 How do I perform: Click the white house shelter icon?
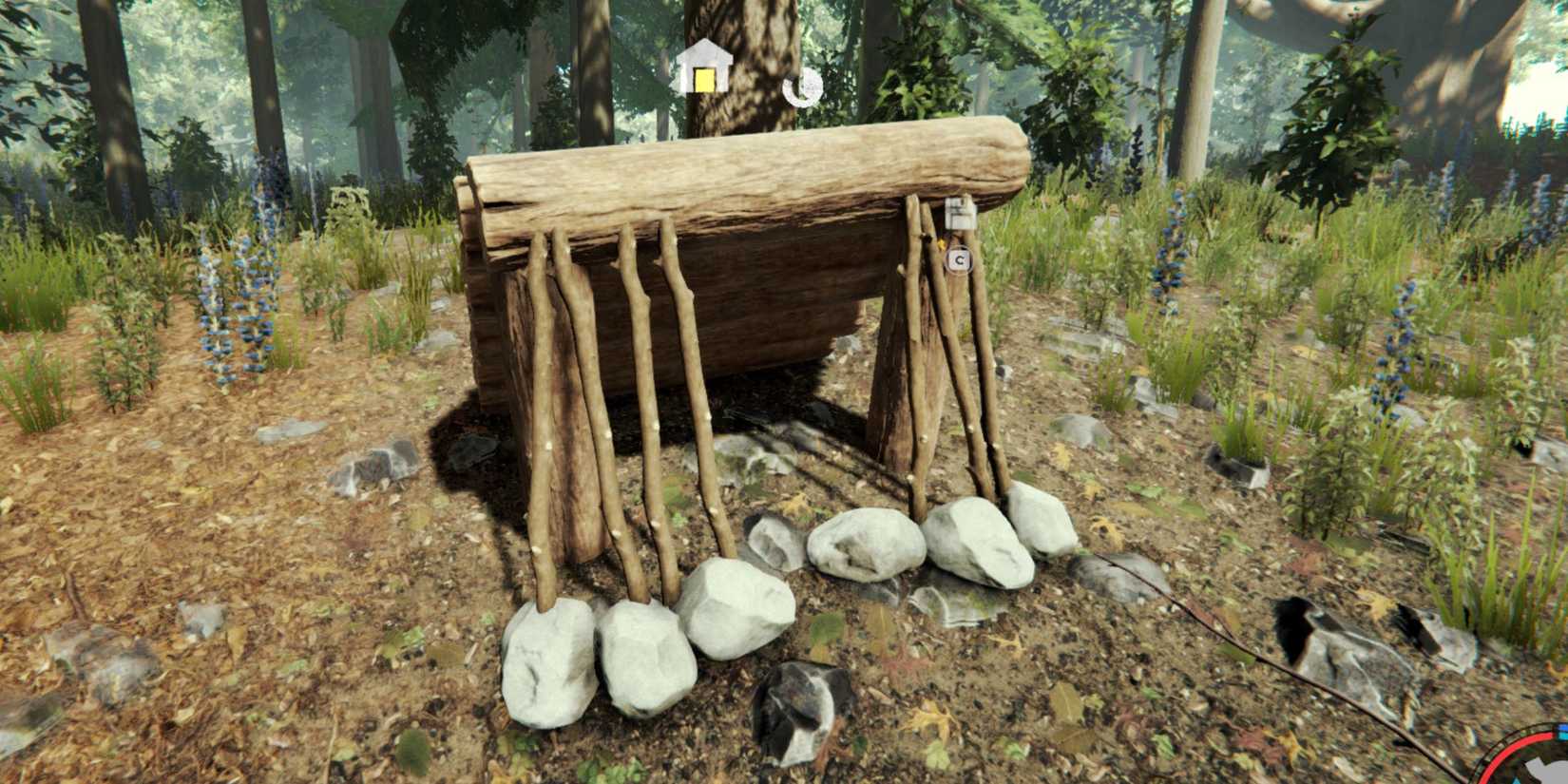click(x=703, y=69)
